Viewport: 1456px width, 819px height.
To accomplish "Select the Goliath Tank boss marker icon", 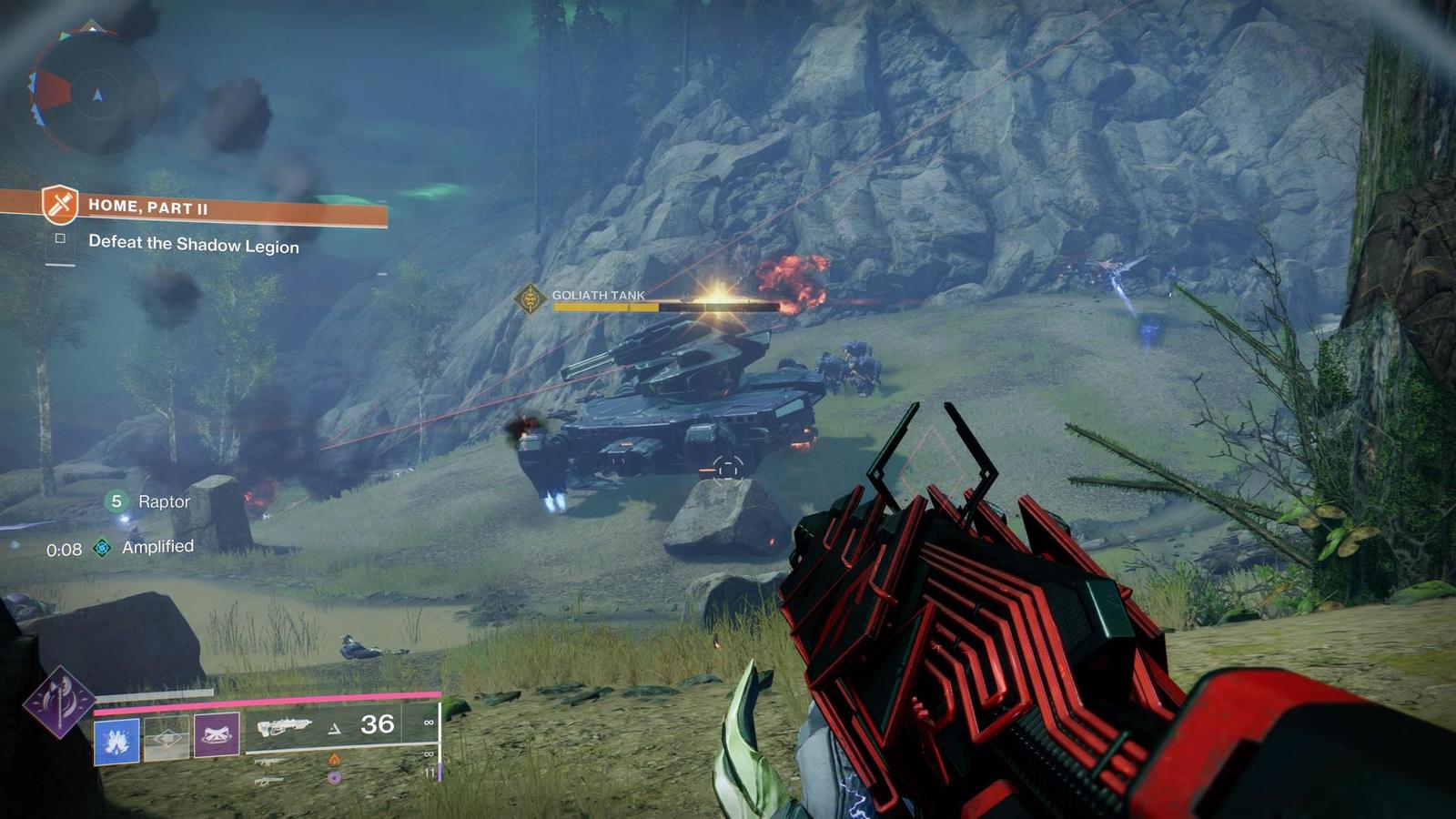I will [530, 298].
